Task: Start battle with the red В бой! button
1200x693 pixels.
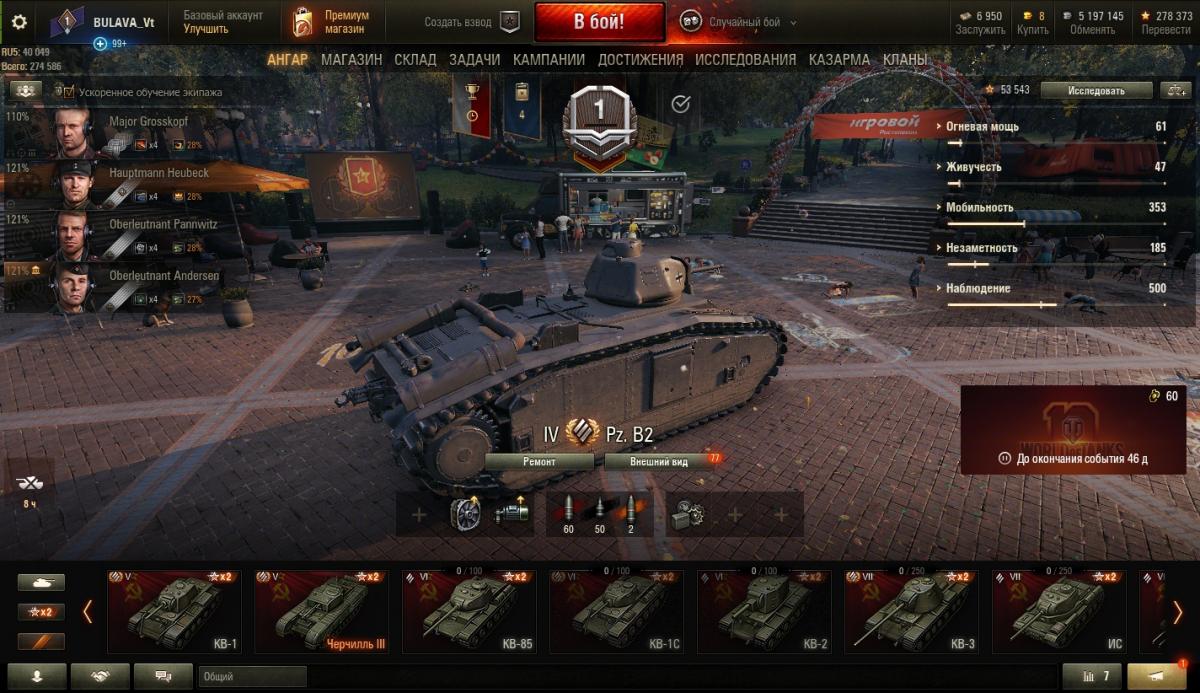Action: coord(599,22)
